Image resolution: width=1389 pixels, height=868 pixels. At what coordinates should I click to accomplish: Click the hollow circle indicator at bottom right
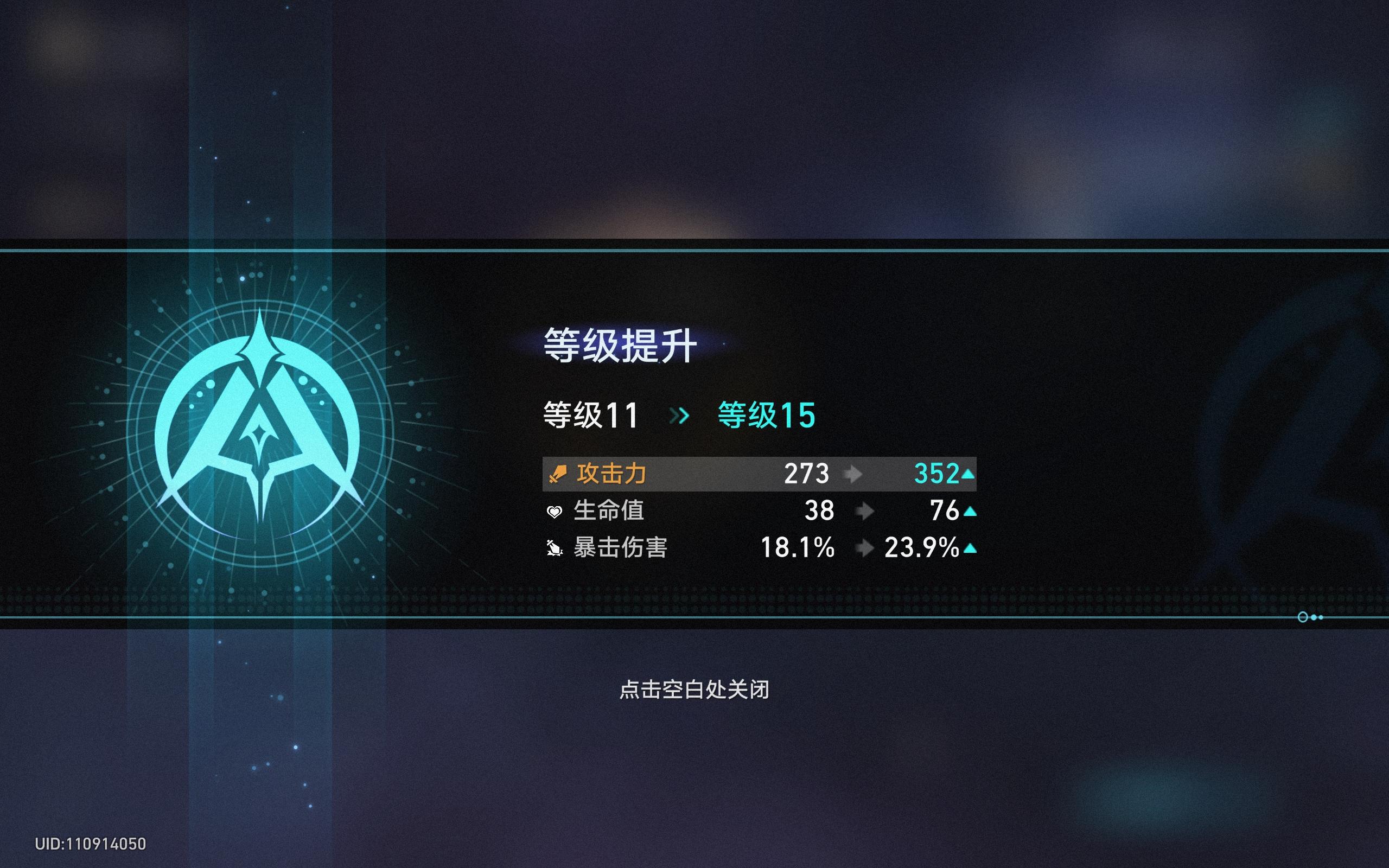(1304, 618)
